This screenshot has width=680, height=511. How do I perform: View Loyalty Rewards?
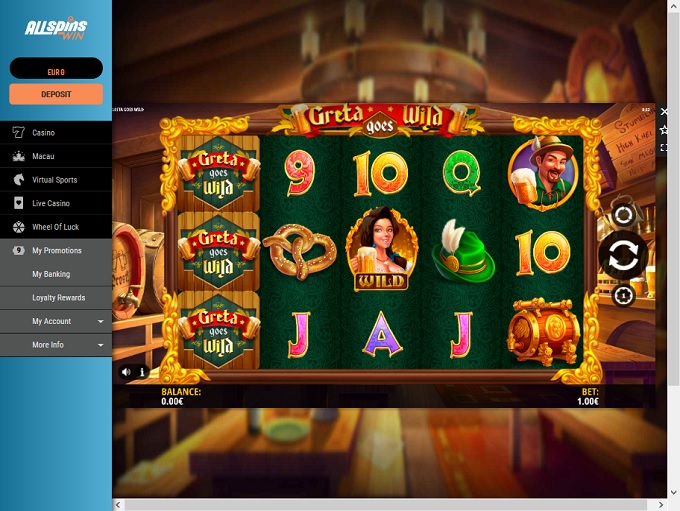[58, 298]
